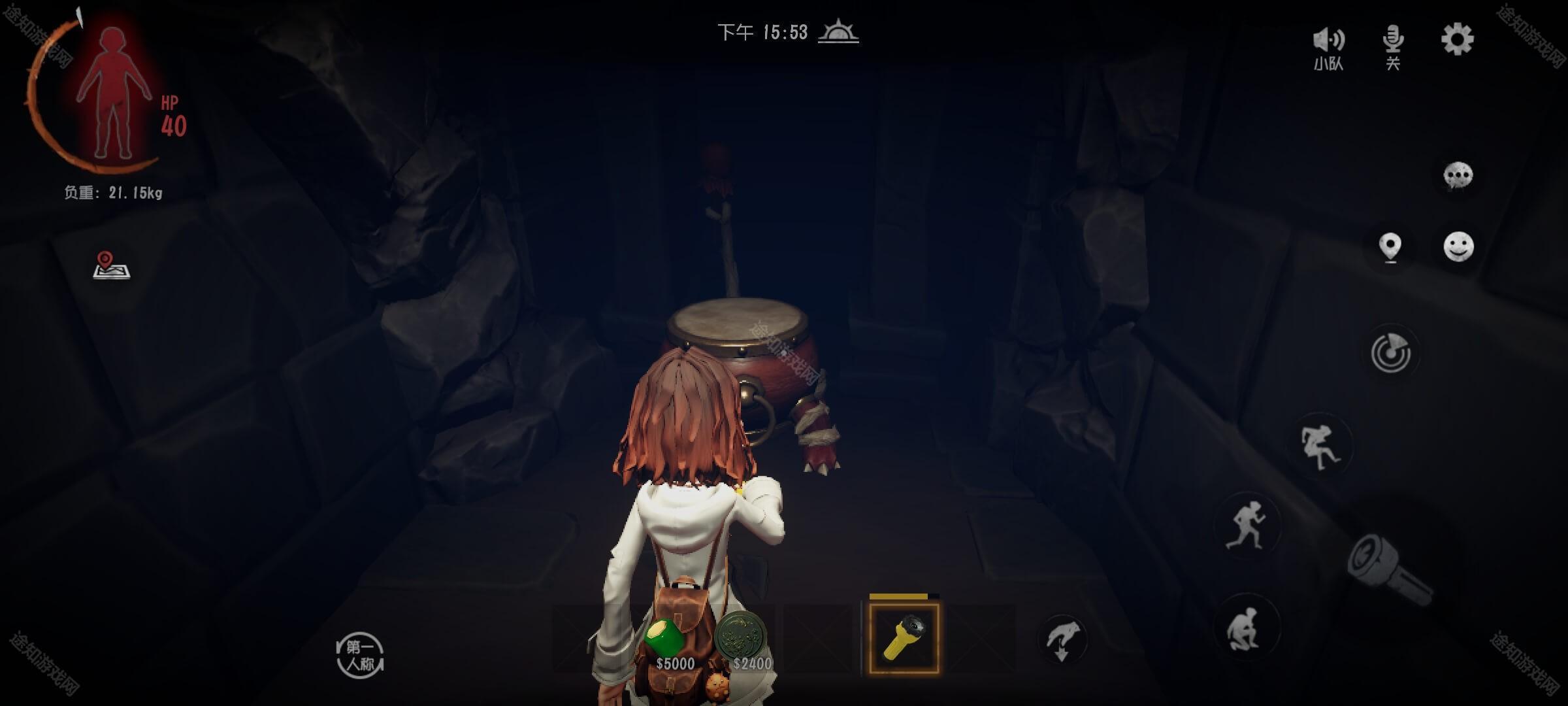This screenshot has height=706, width=1568.
Task: Toggle the microphone button
Action: pyautogui.click(x=1393, y=46)
